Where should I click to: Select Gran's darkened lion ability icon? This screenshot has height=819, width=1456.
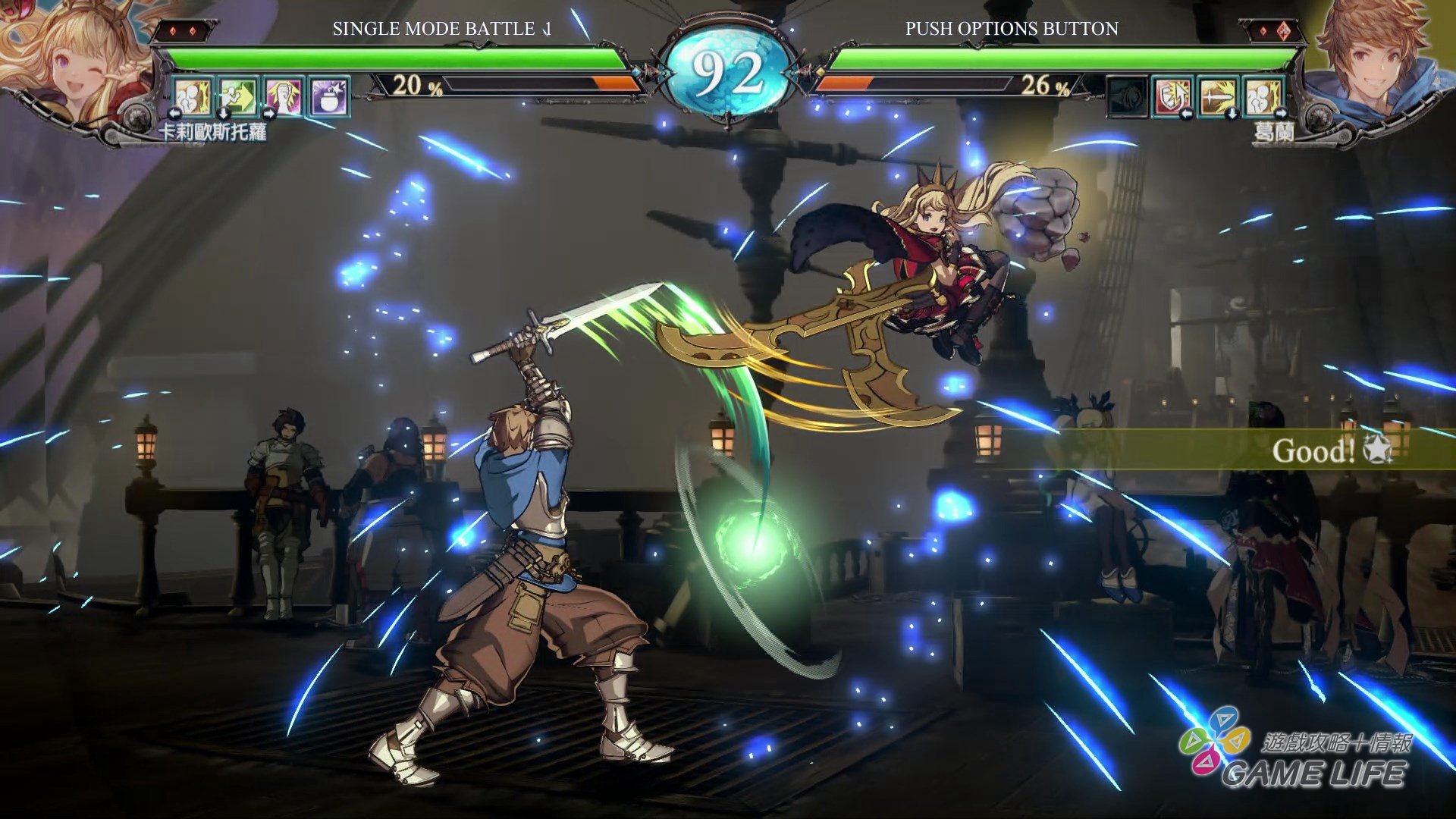click(x=1126, y=97)
